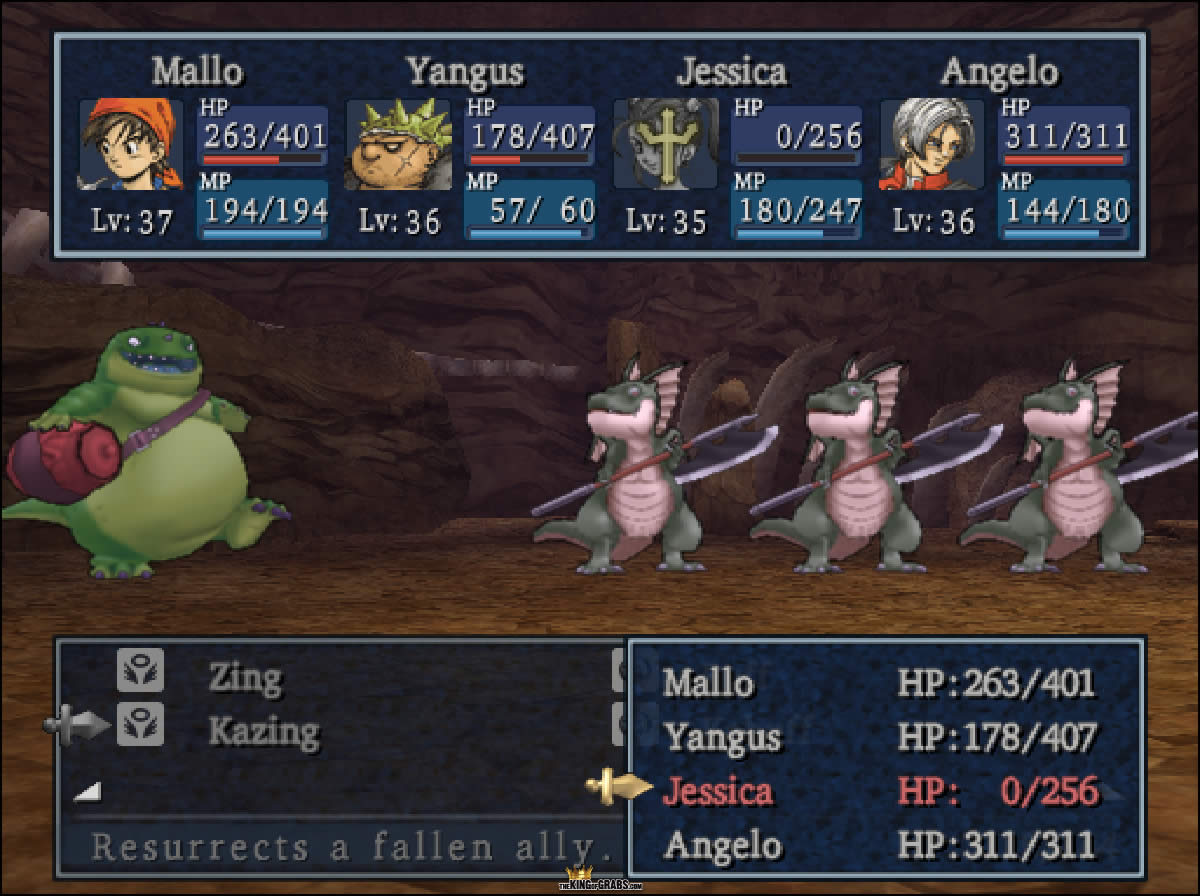Screen dimensions: 1200x896
Task: Click the white page arrow in spell list
Action: (87, 791)
